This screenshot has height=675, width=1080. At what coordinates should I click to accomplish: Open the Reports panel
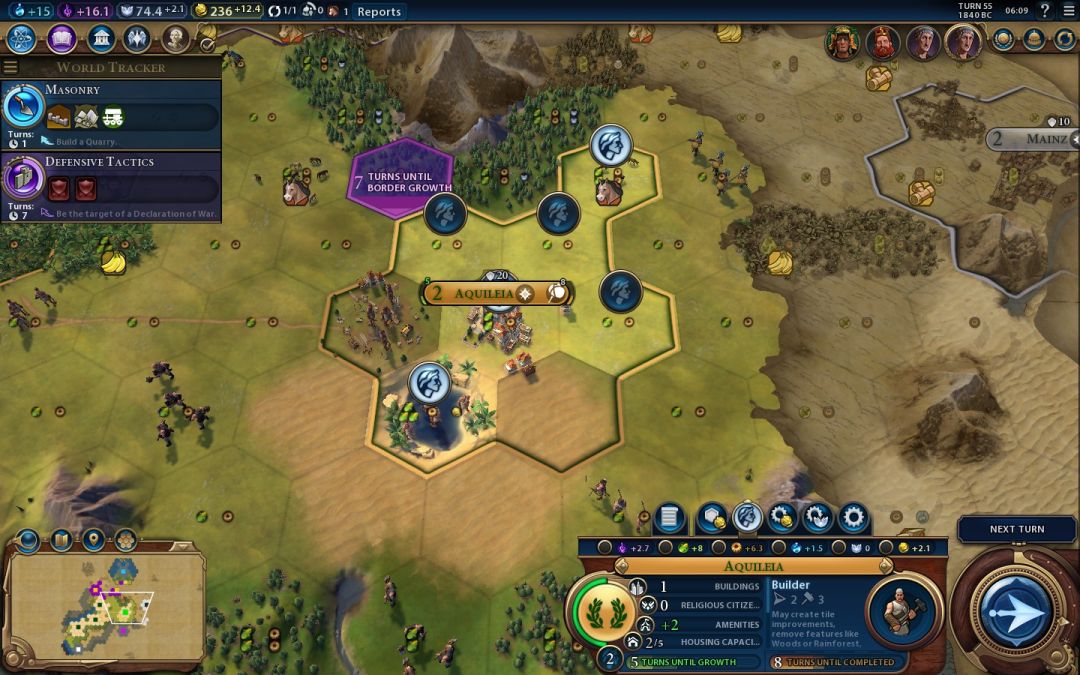(379, 12)
